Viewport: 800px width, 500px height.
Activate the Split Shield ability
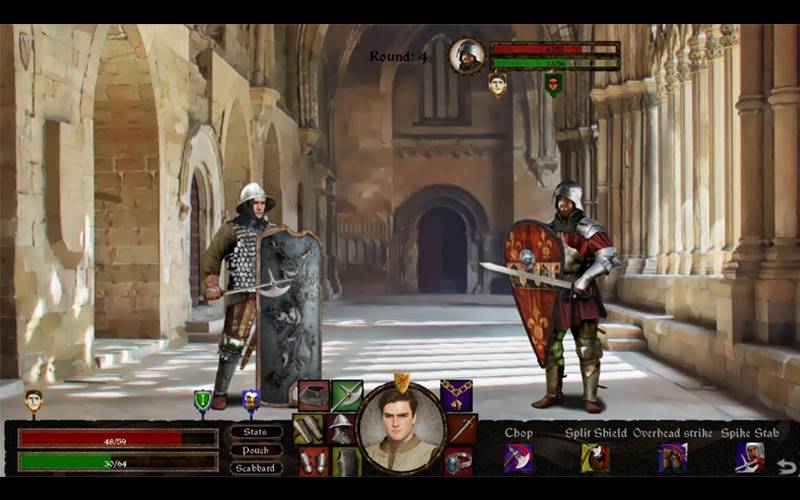[596, 458]
